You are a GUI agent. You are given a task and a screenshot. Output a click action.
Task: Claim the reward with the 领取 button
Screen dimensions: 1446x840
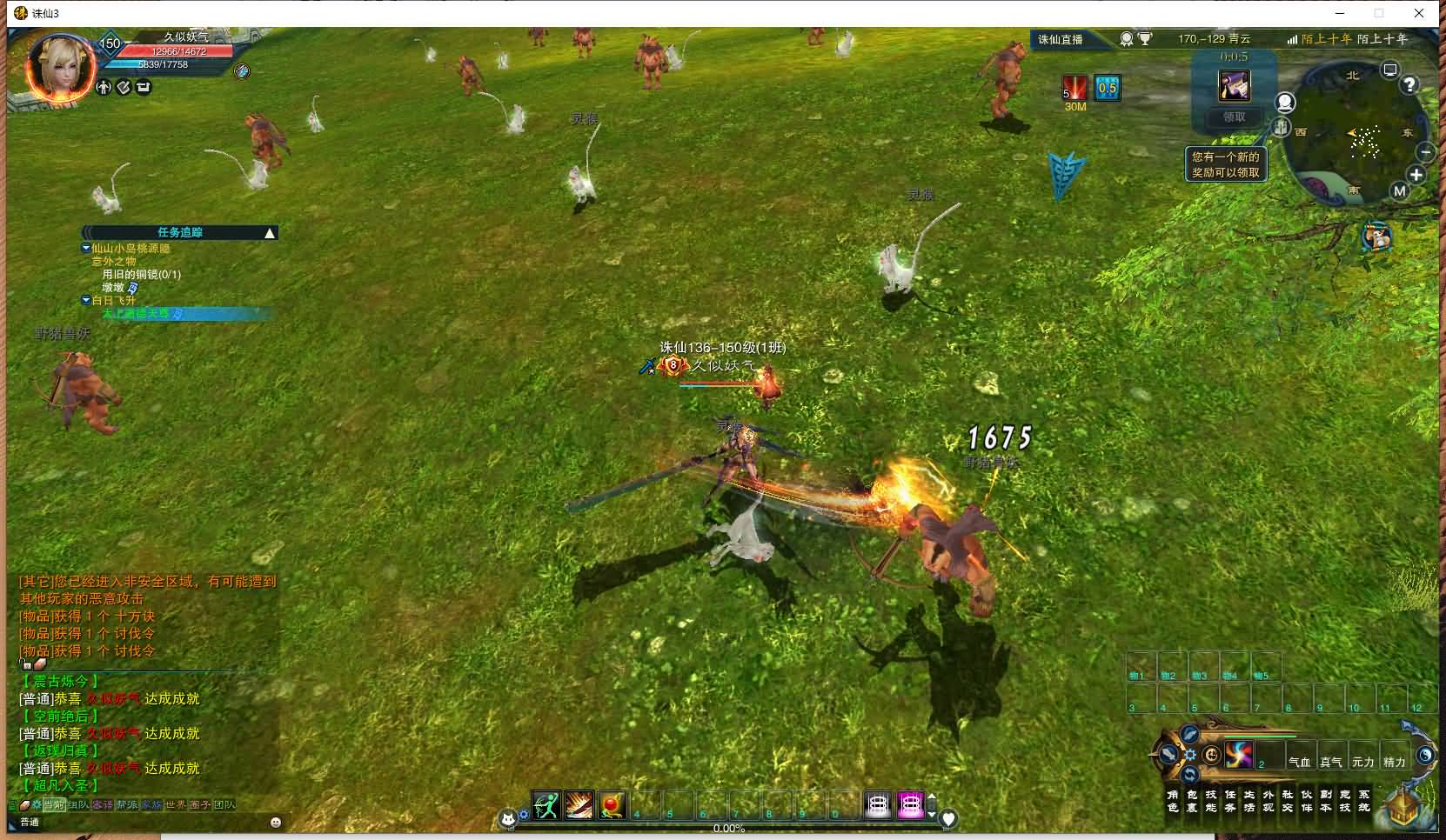pyautogui.click(x=1234, y=117)
